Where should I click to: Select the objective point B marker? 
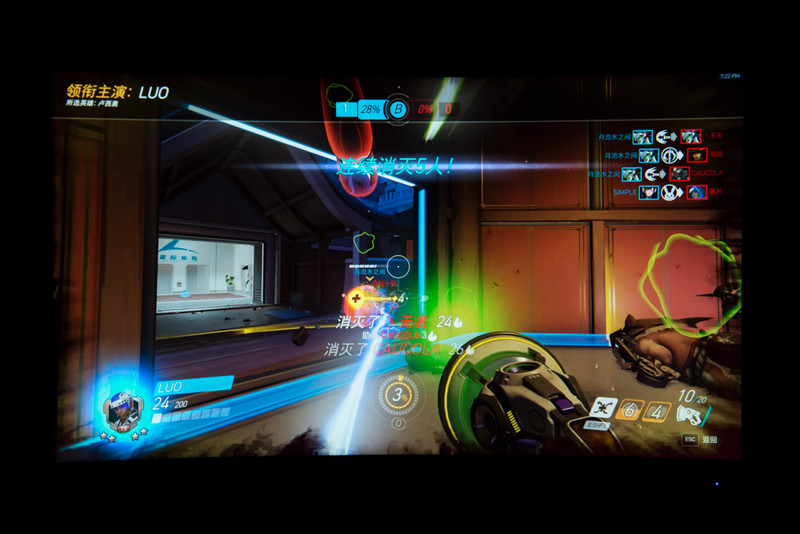(398, 109)
